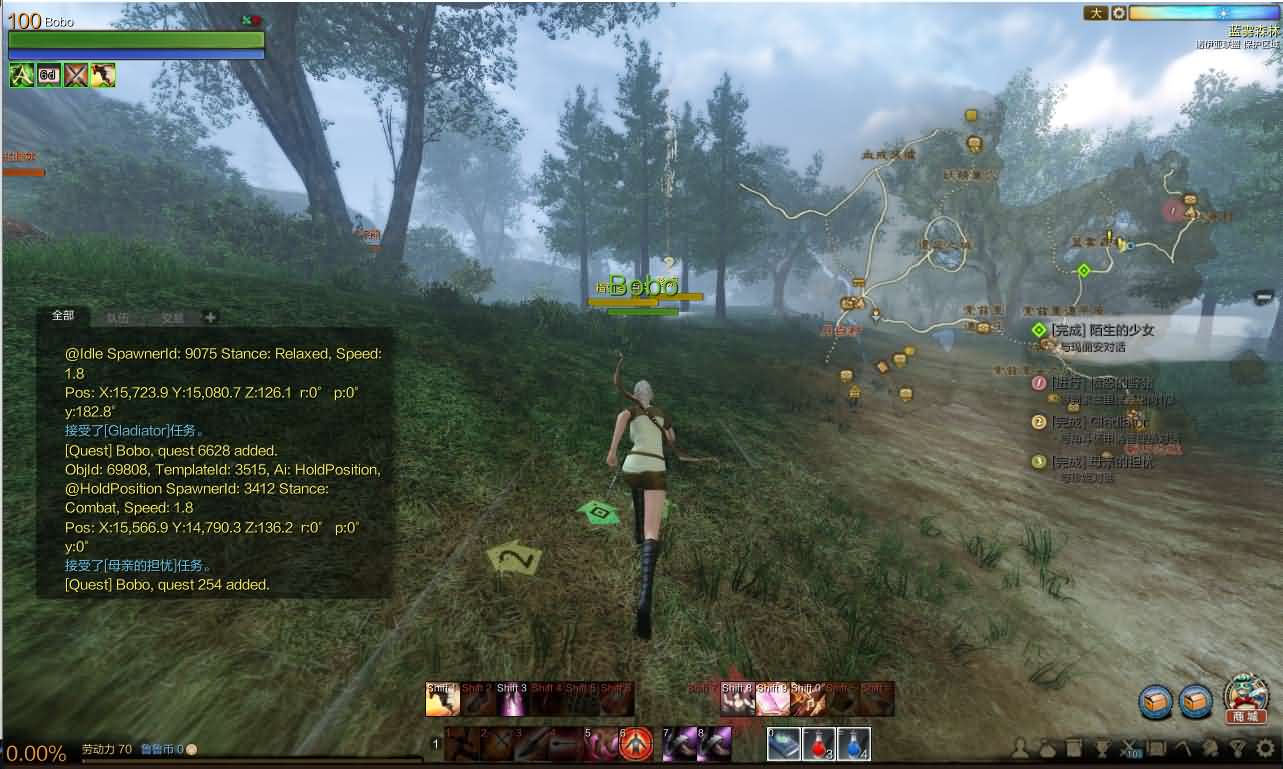
Task: Add a new chat tab with the plus button
Action: (x=210, y=317)
